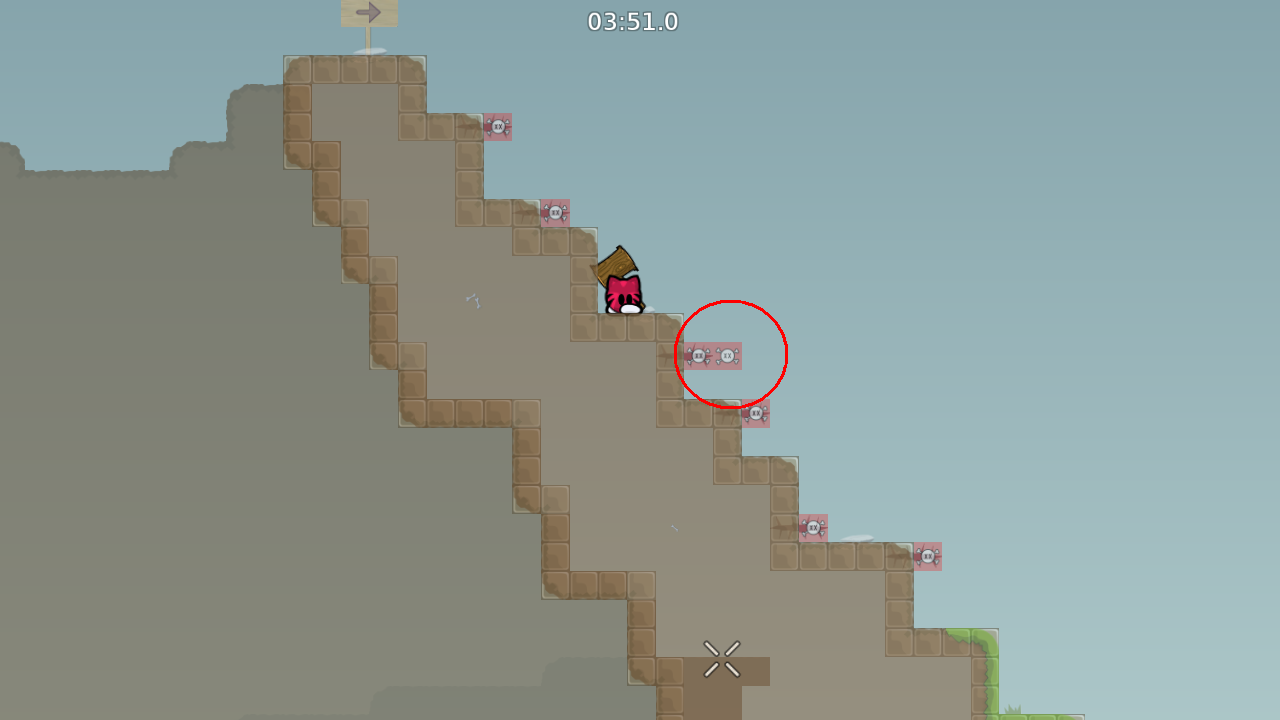Screen dimensions: 1280x720
Task: Click the arrow direction sign at the top
Action: coord(369,13)
